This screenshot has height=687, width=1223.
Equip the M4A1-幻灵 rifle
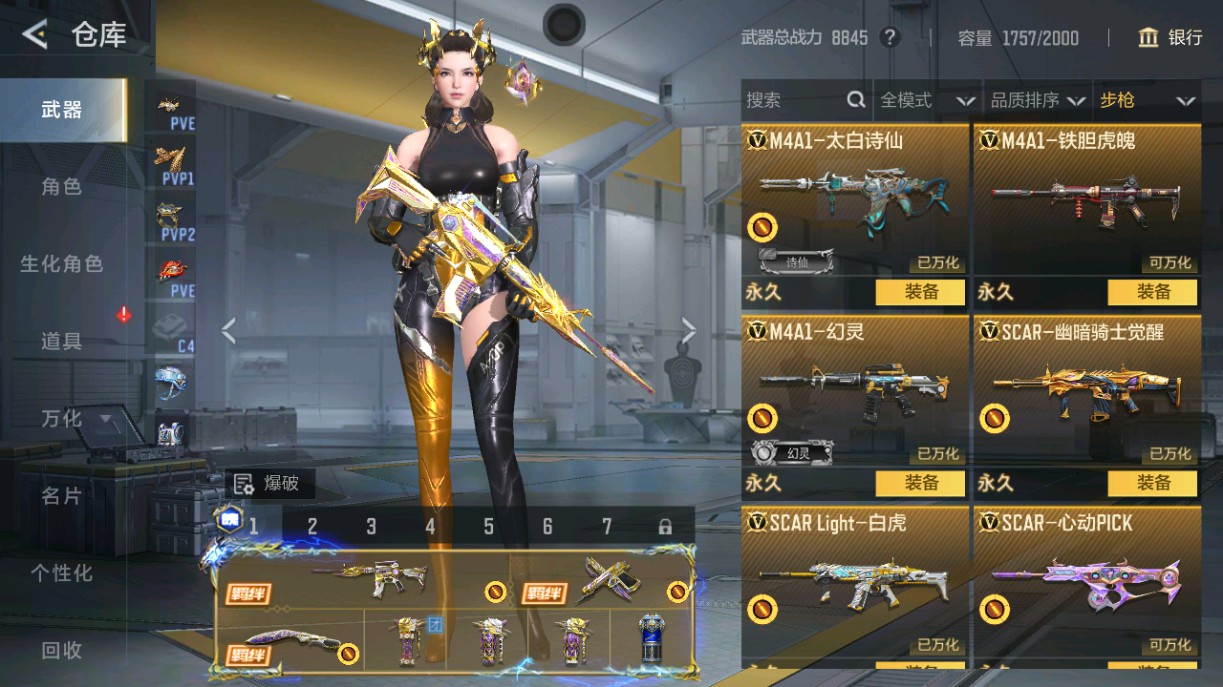click(x=920, y=483)
